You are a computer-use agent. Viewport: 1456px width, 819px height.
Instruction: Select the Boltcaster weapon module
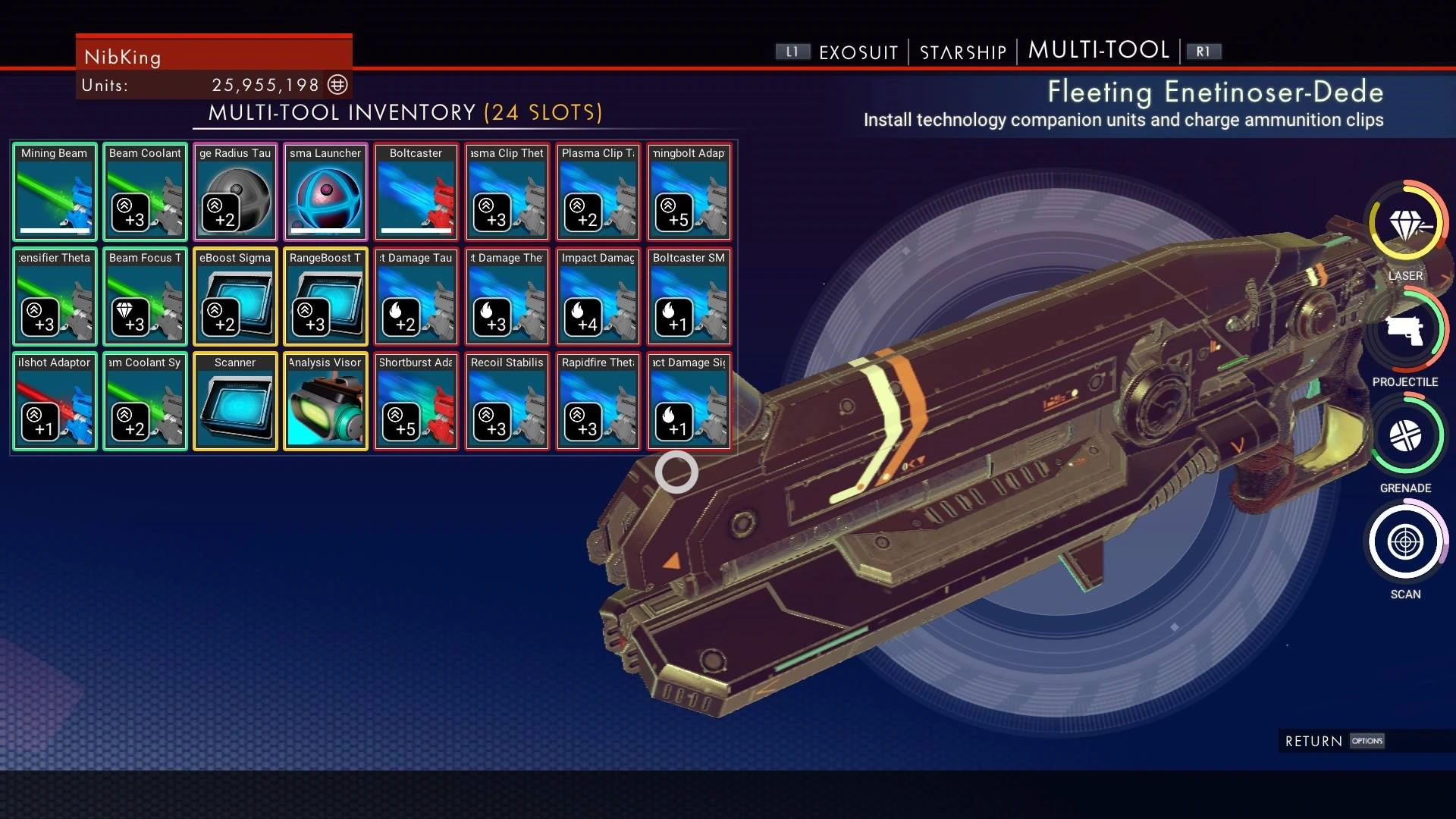point(416,191)
